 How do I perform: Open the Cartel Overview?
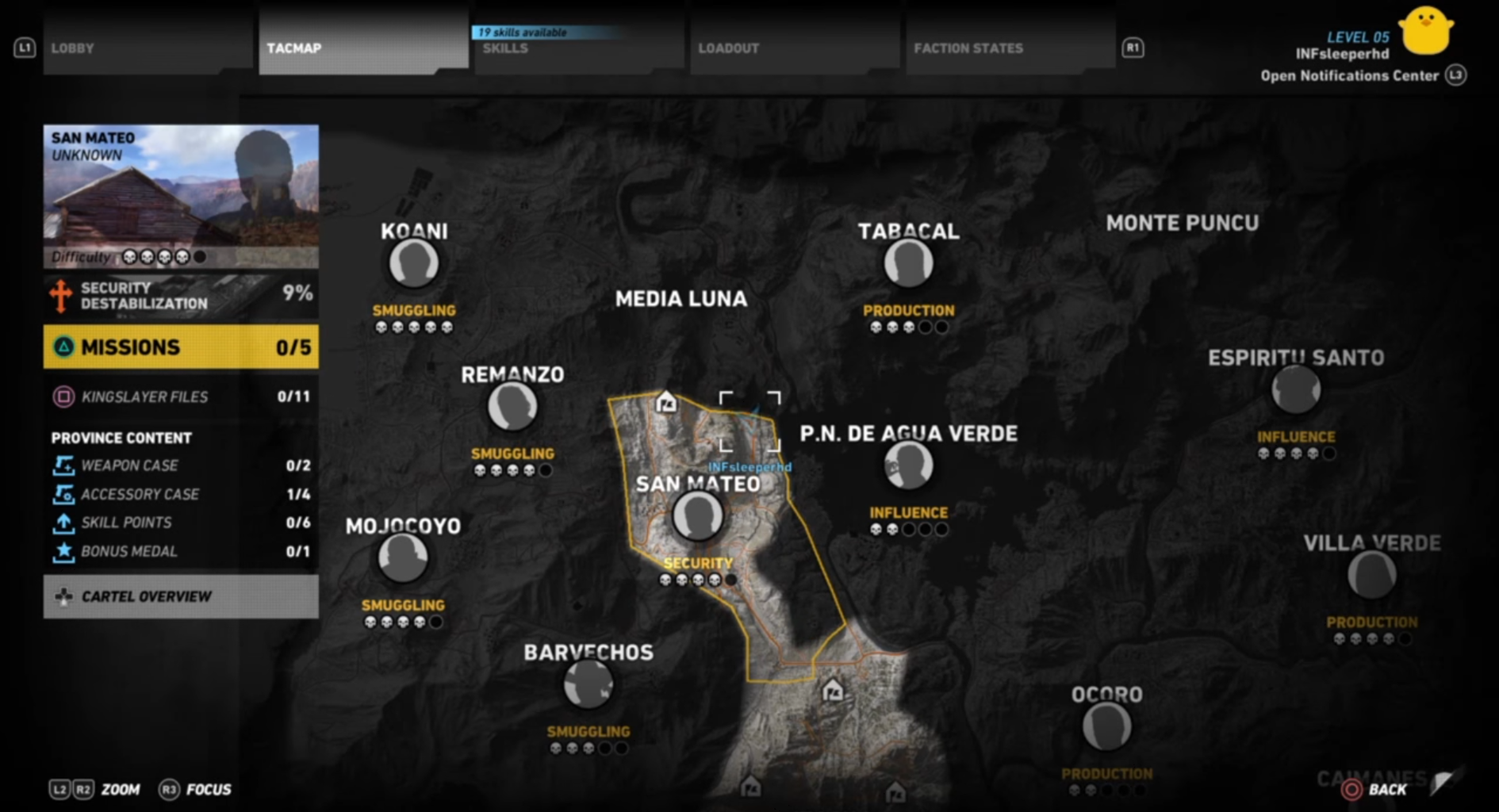tap(181, 596)
